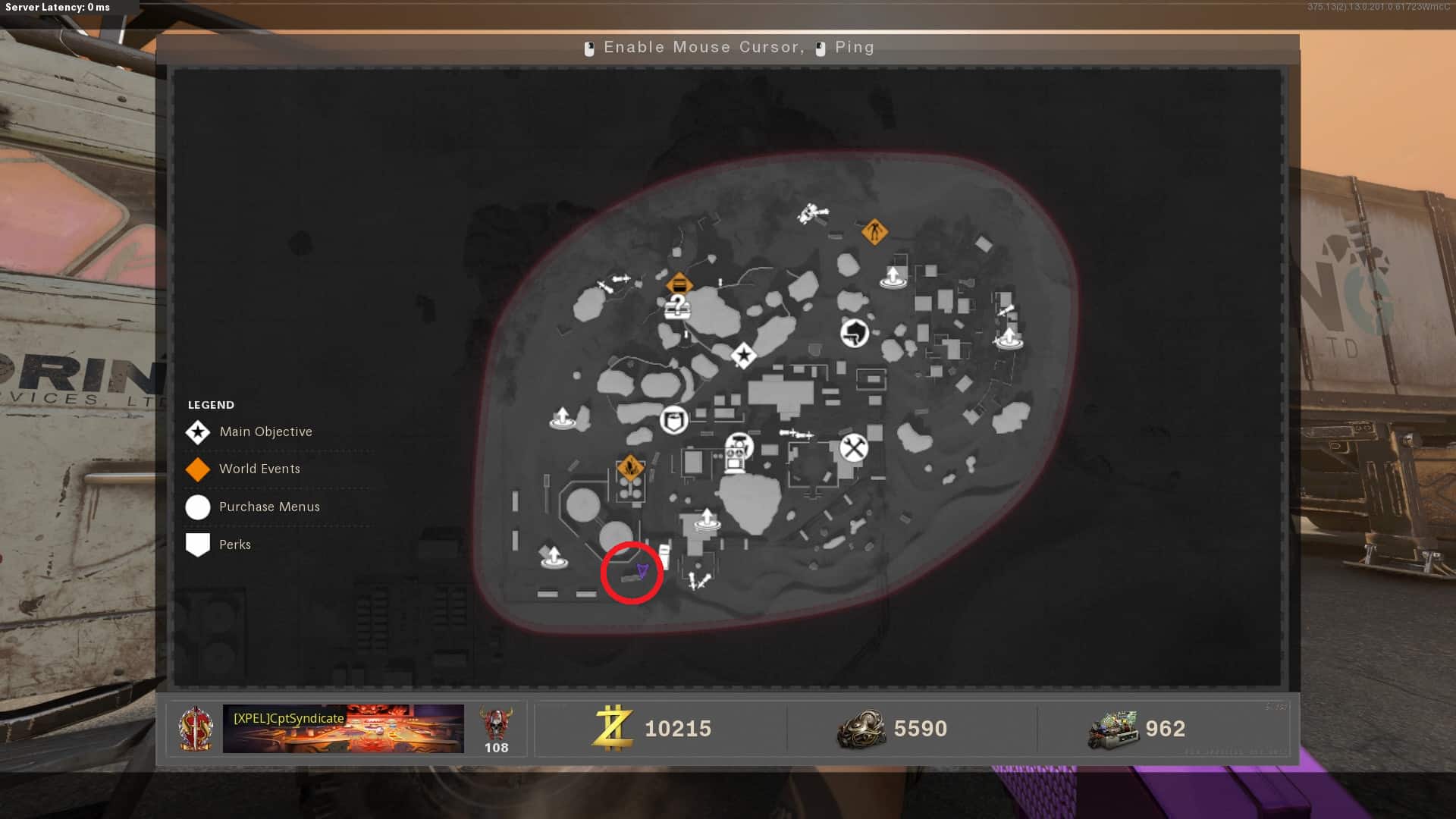Ping the crossed hammer and wrench marker
This screenshot has width=1456, height=819.
[x=854, y=447]
